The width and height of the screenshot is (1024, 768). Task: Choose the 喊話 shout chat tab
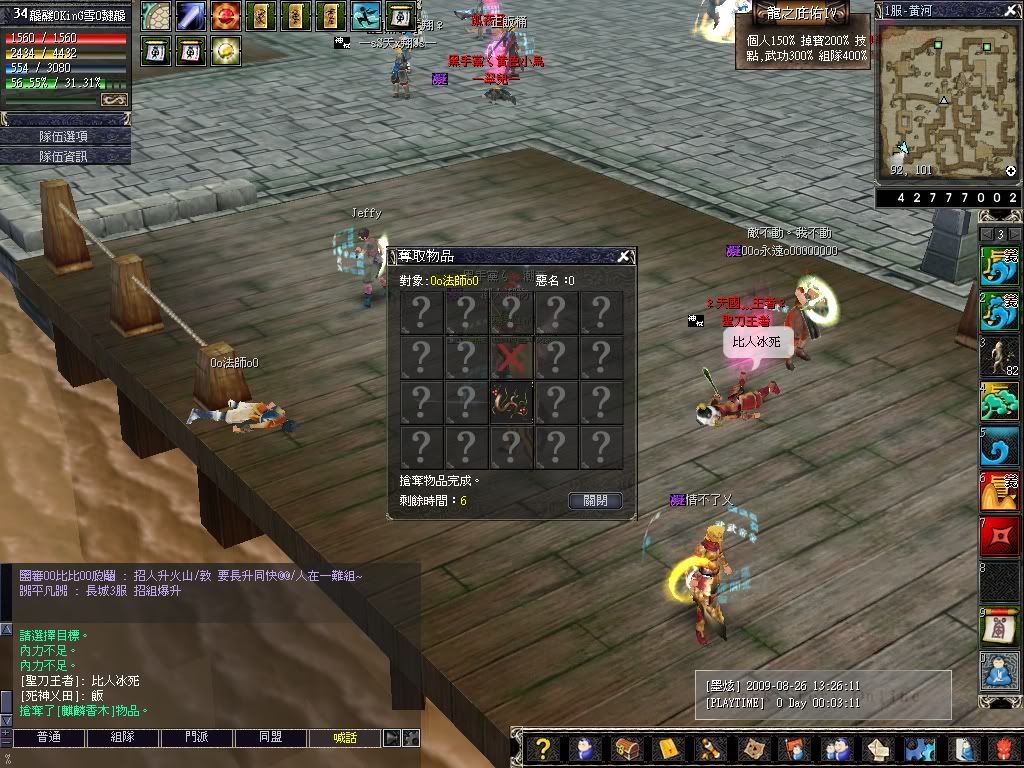[x=345, y=738]
